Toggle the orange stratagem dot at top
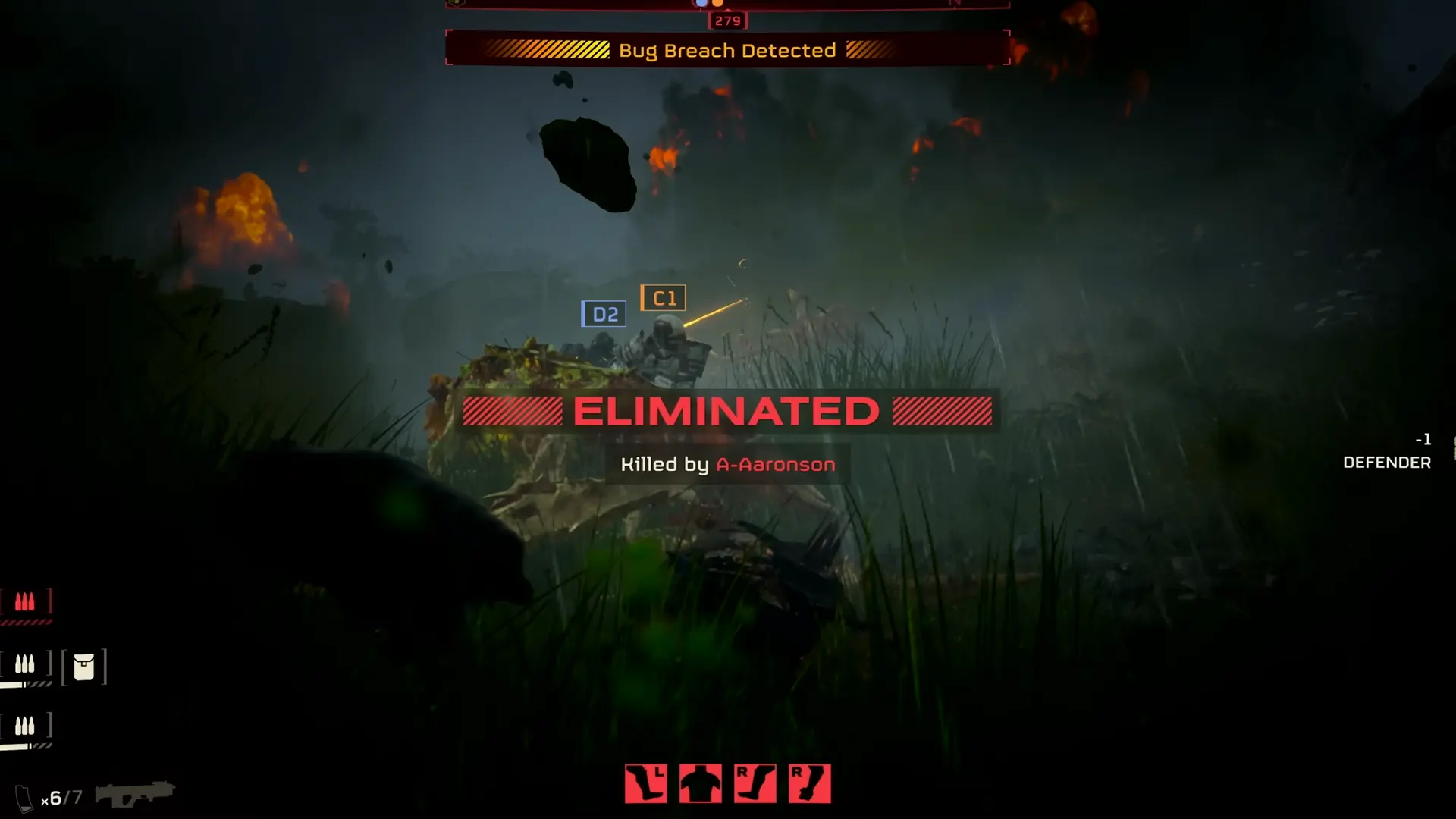This screenshot has height=819, width=1456. point(719,3)
